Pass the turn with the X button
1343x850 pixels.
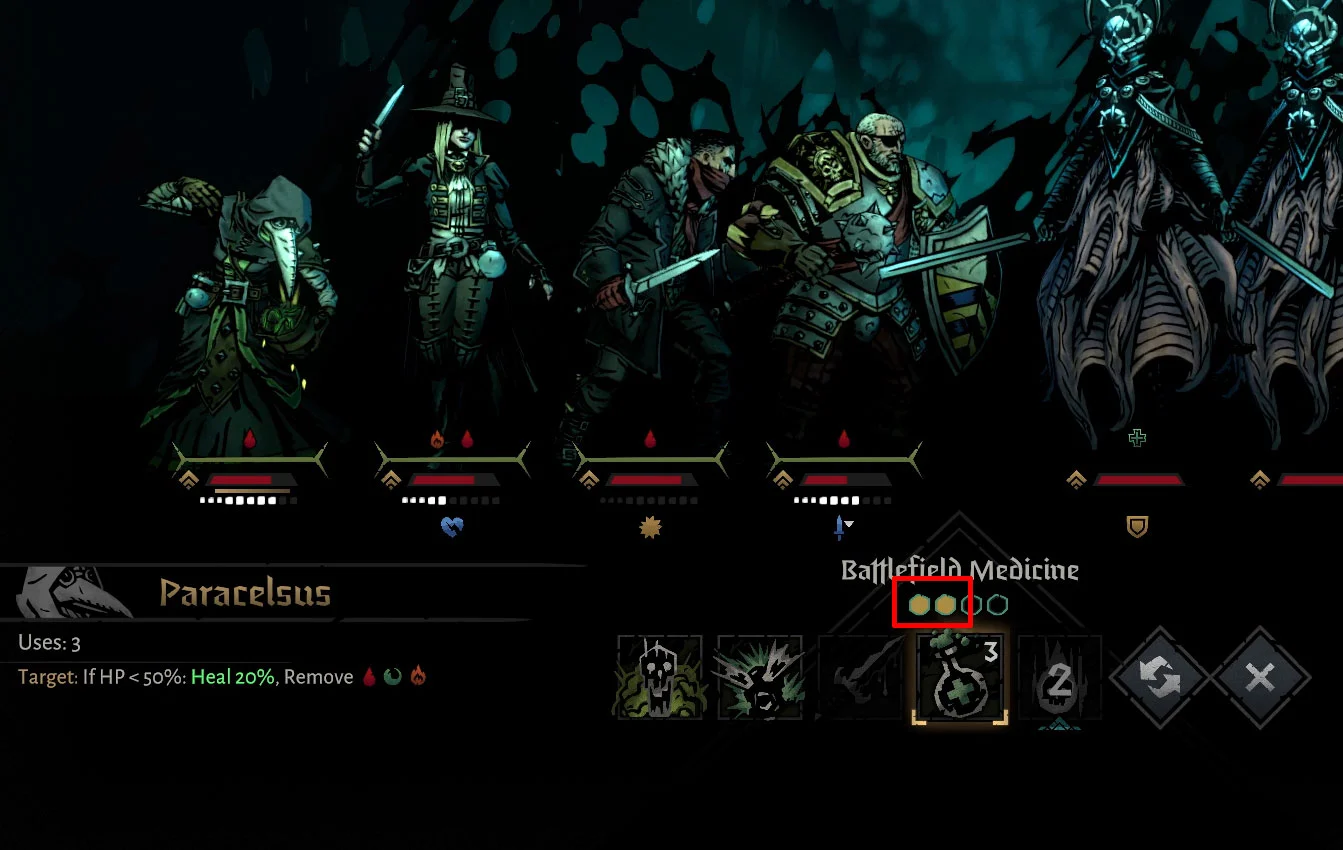pyautogui.click(x=1260, y=678)
